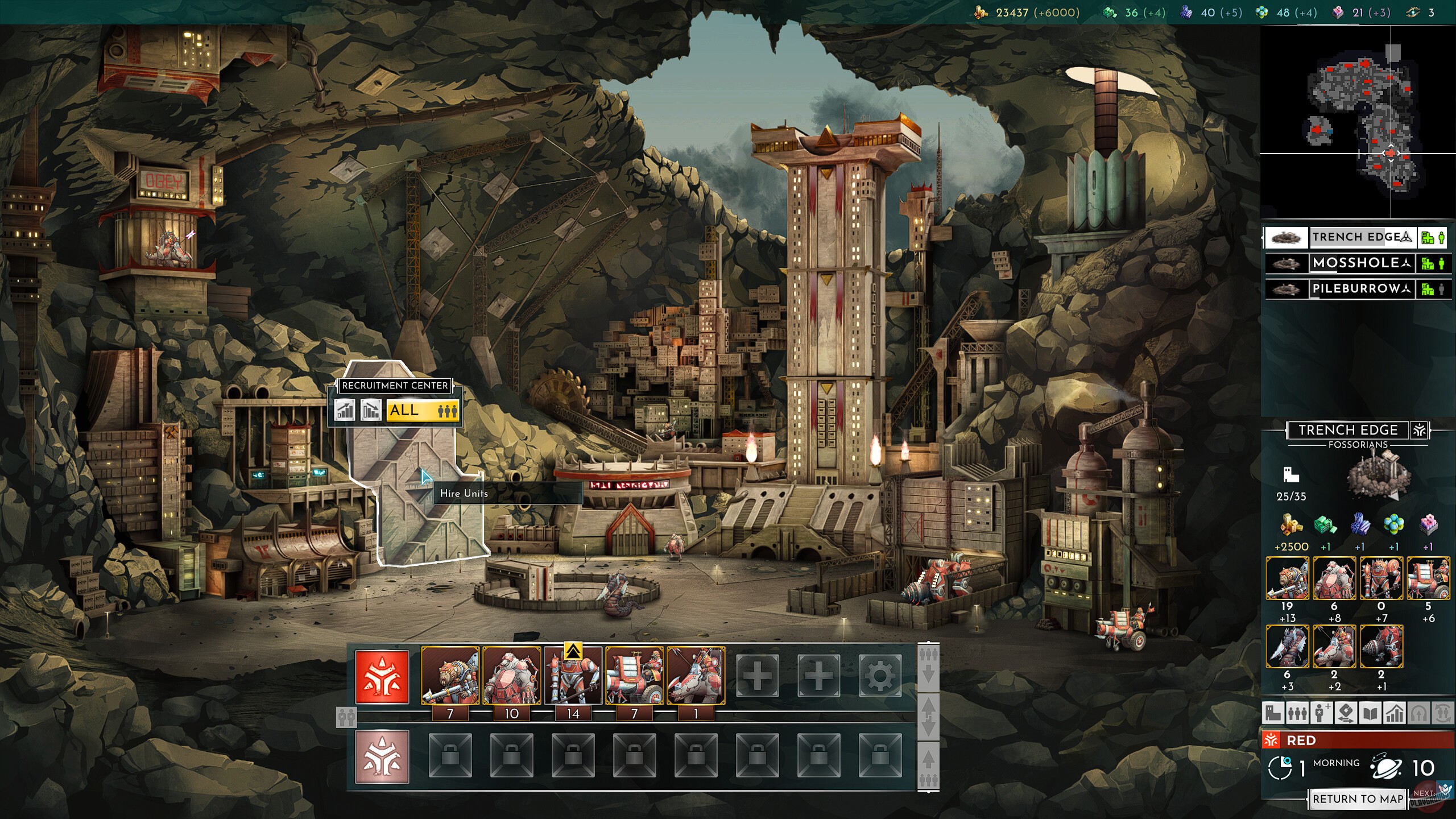Enable ascending sort in the Recruitment Center

pyautogui.click(x=345, y=411)
